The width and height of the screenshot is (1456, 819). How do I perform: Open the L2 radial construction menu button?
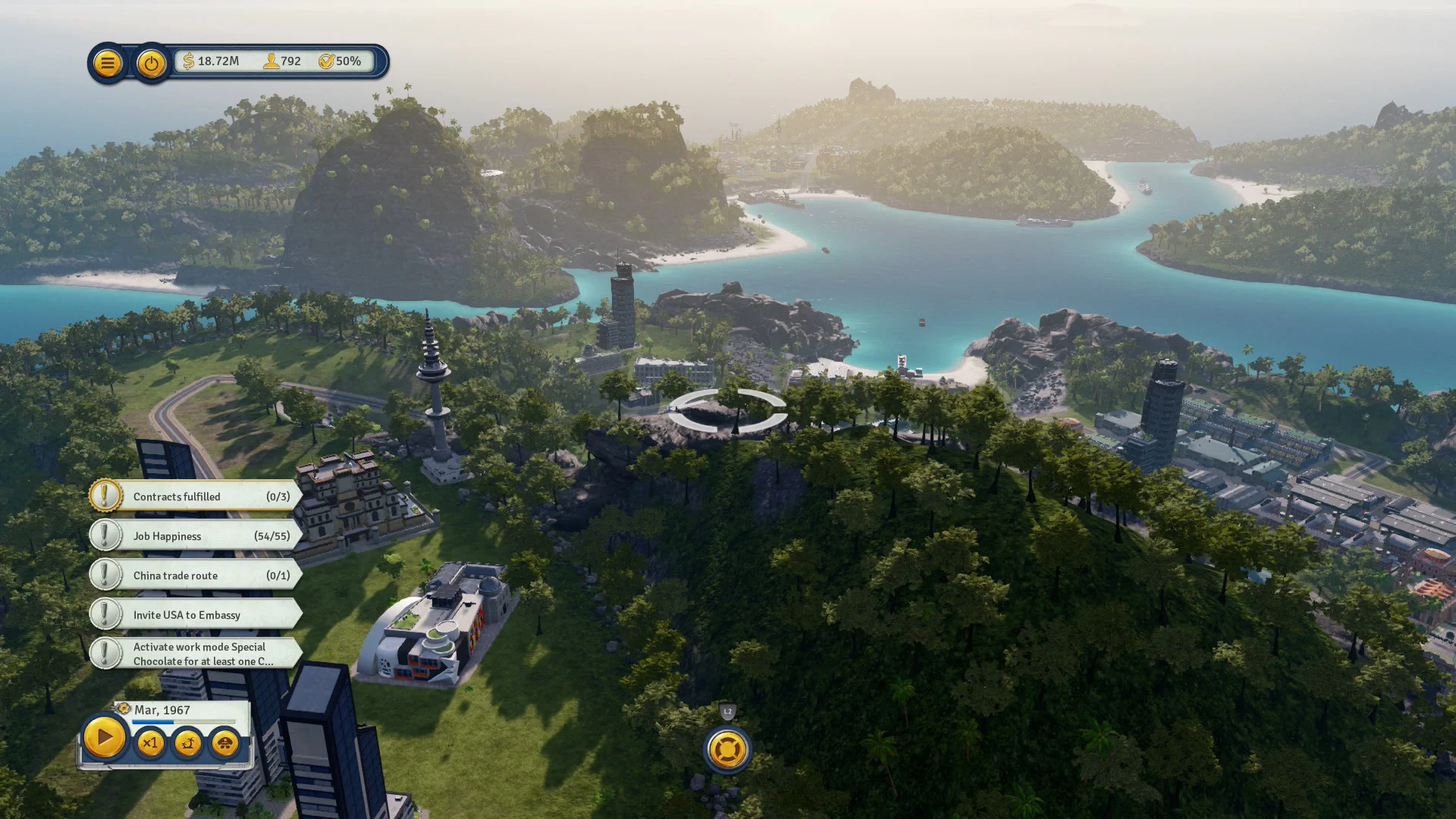pos(726,749)
